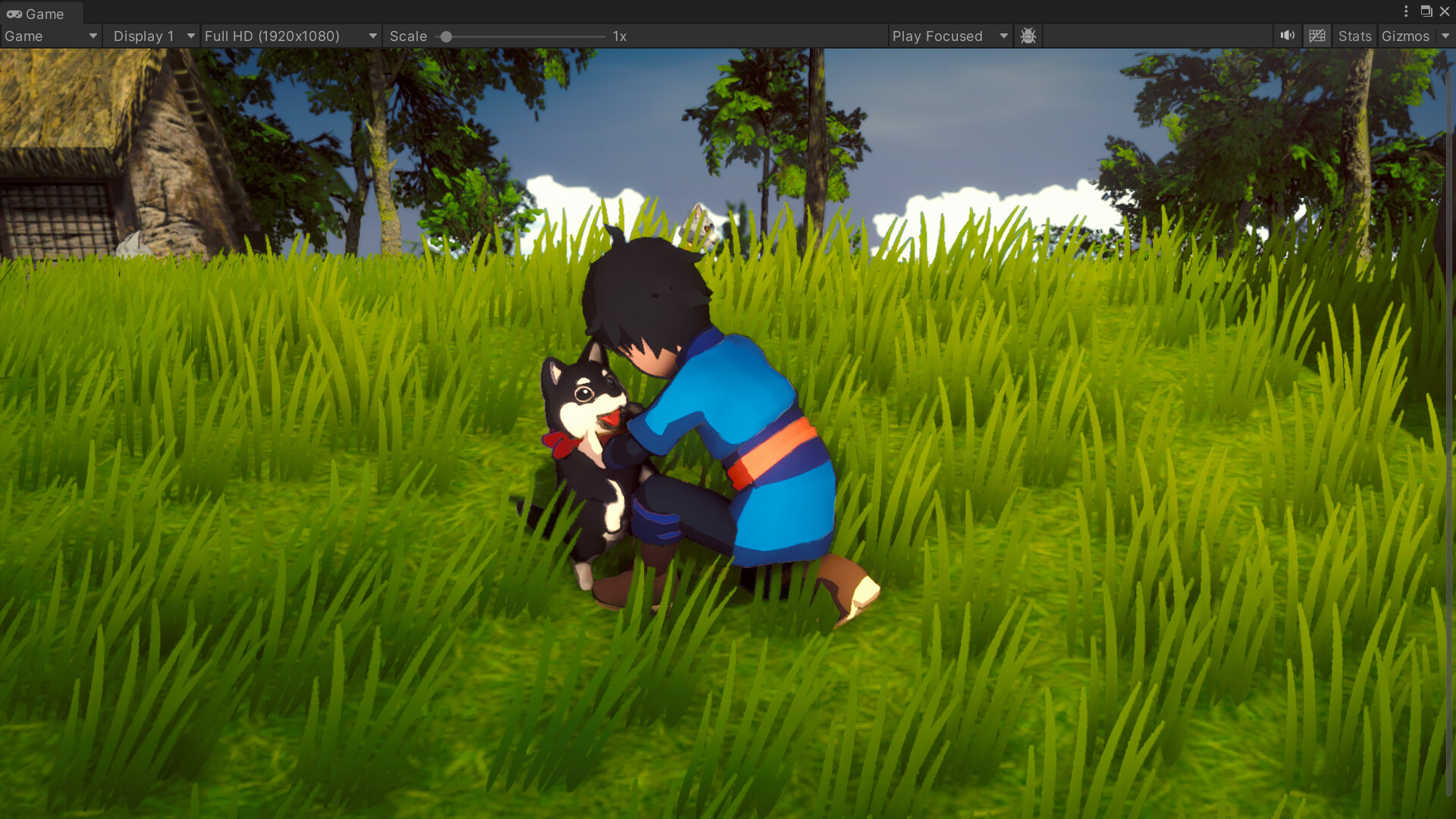Open the Game view mode dropdown
The image size is (1456, 819).
[x=49, y=36]
